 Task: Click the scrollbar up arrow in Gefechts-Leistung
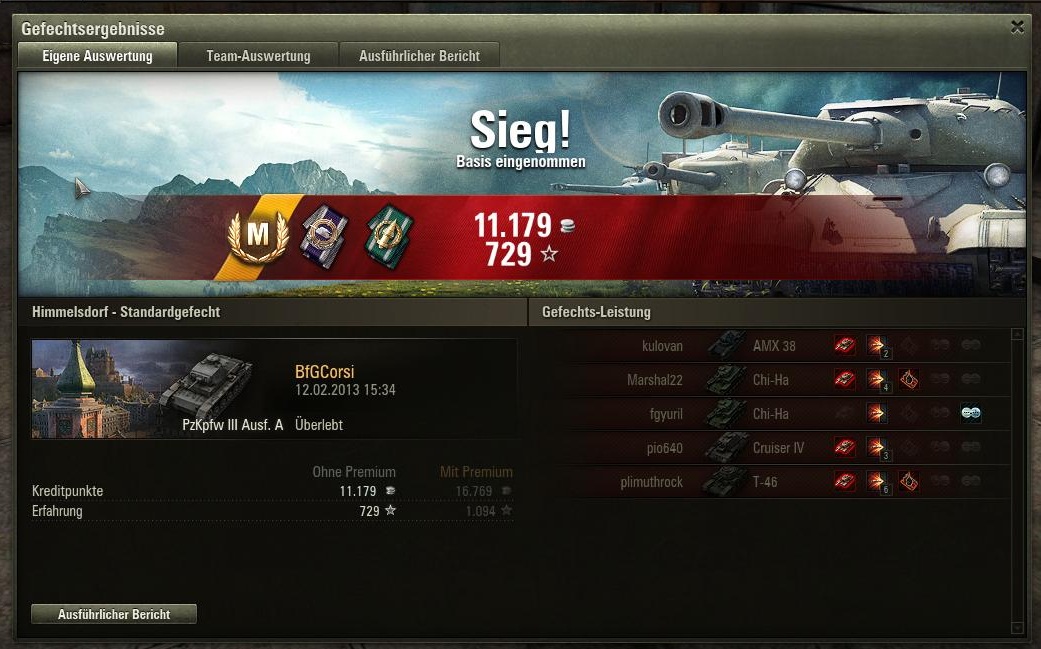[x=1018, y=335]
